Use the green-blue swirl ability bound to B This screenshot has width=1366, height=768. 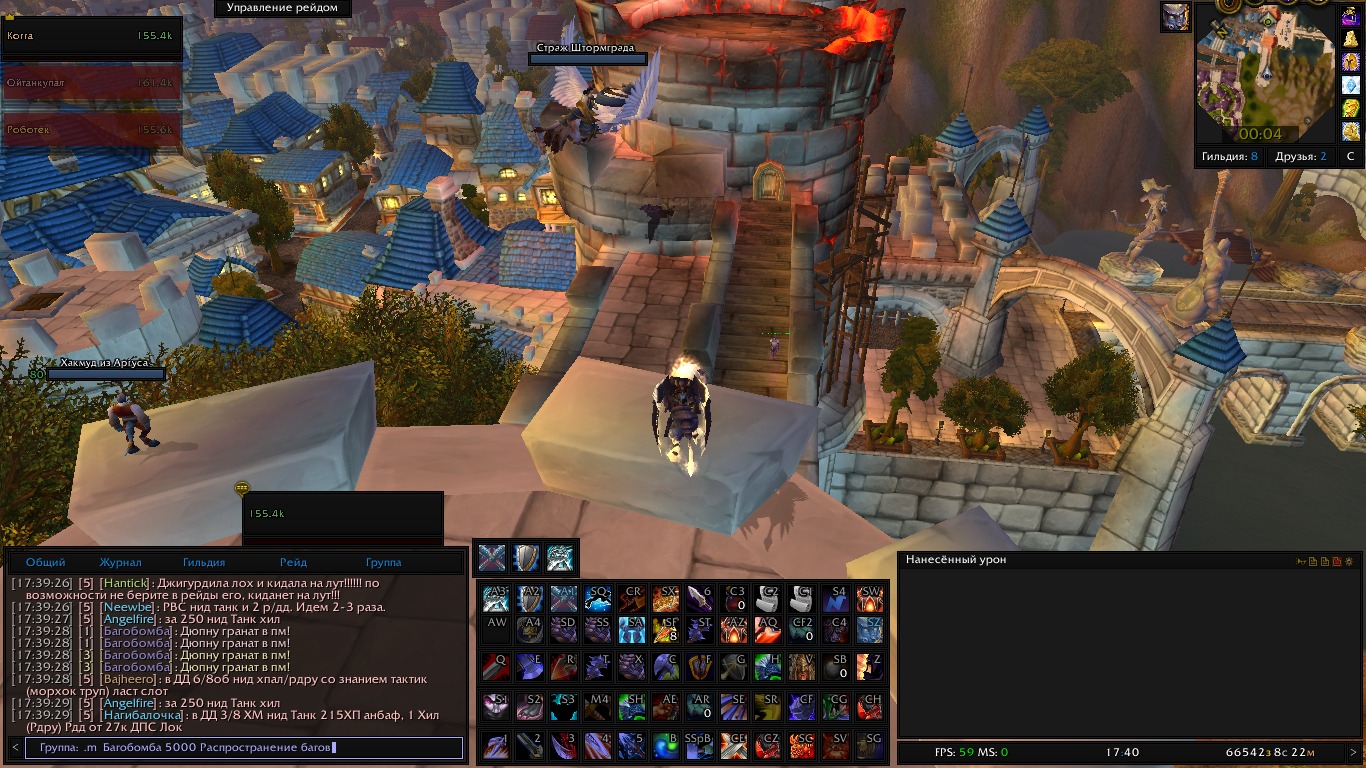(x=665, y=745)
